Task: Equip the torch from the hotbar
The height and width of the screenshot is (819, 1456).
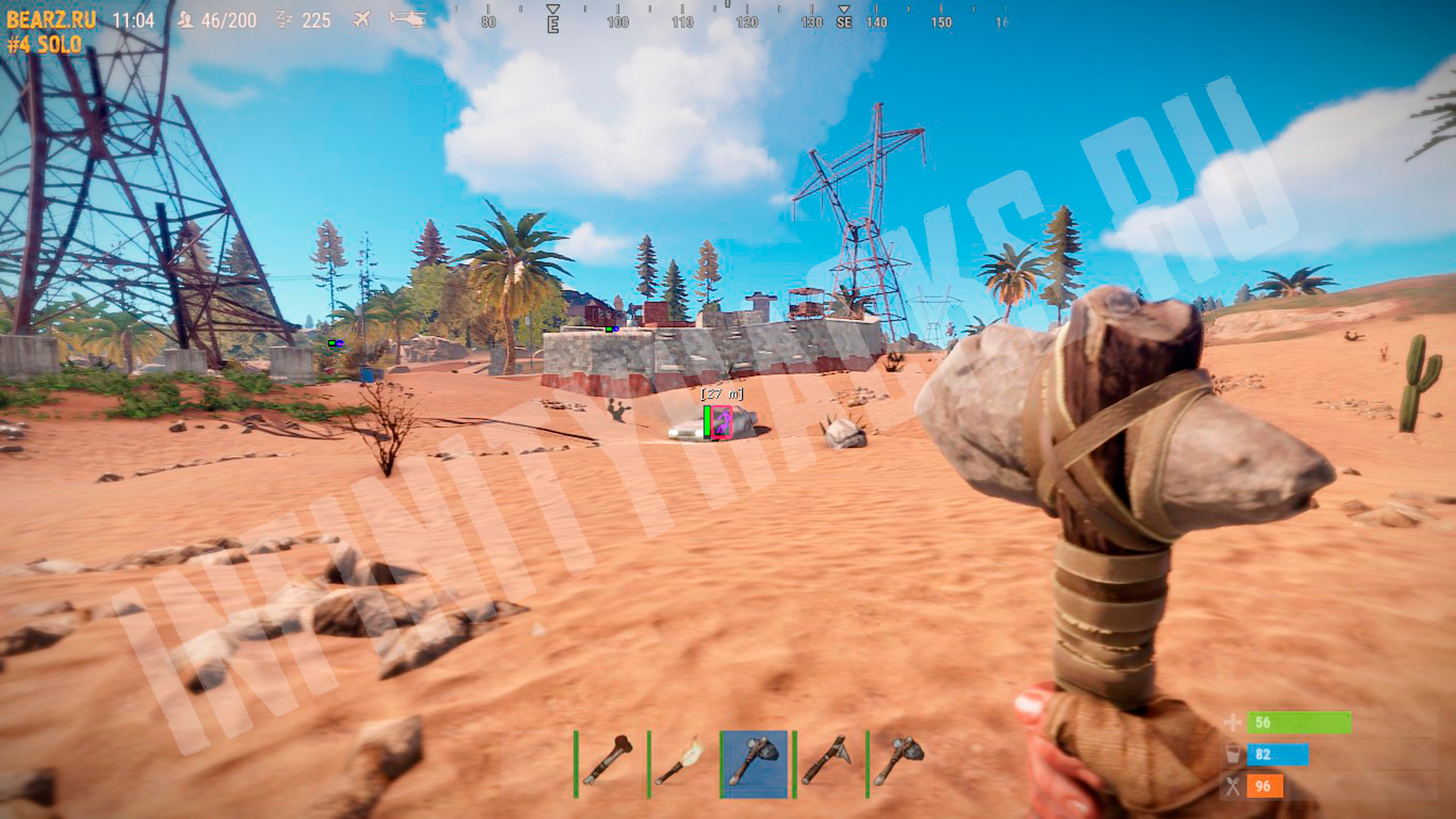Action: (682, 762)
